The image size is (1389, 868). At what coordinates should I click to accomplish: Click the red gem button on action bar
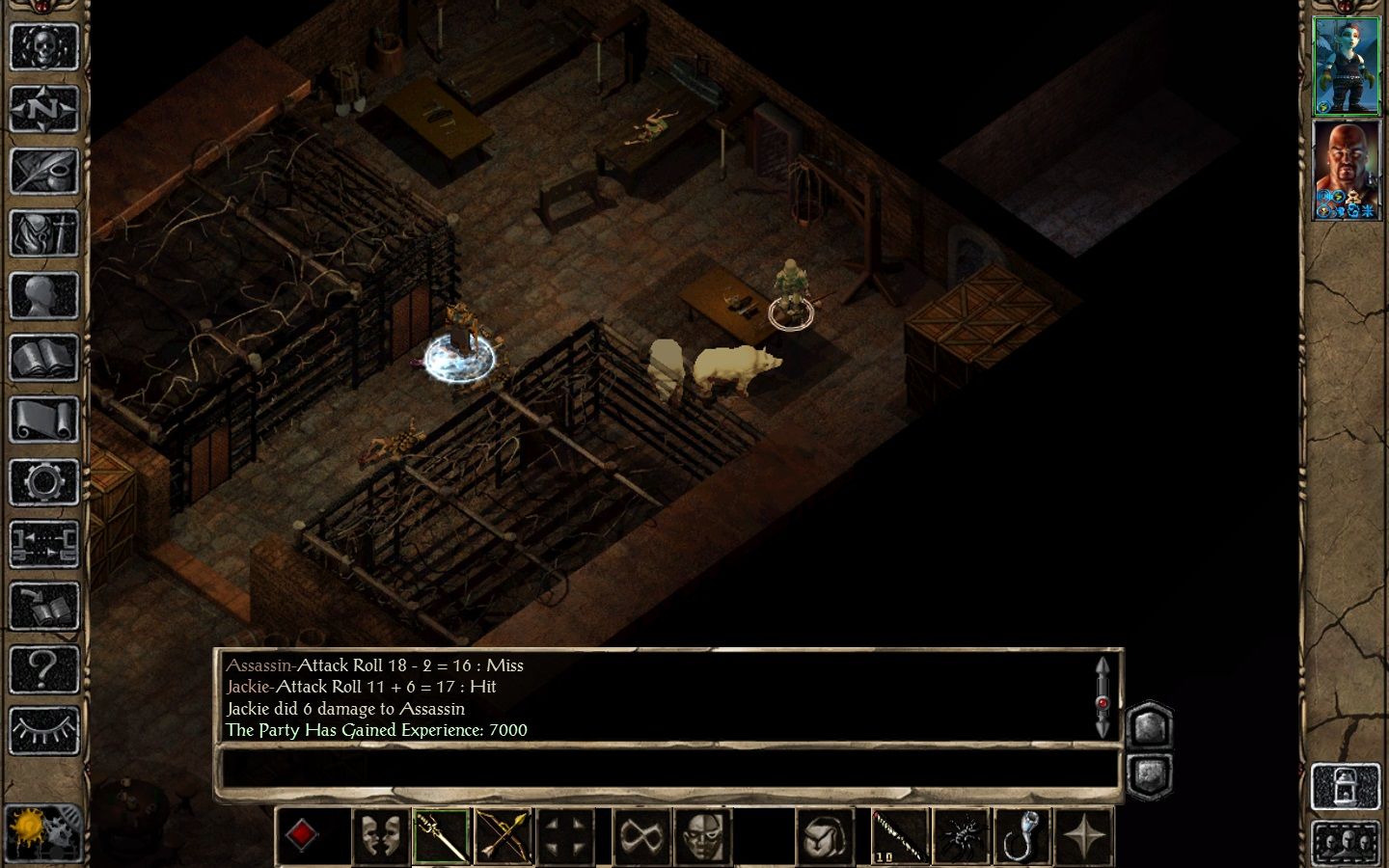(x=302, y=835)
